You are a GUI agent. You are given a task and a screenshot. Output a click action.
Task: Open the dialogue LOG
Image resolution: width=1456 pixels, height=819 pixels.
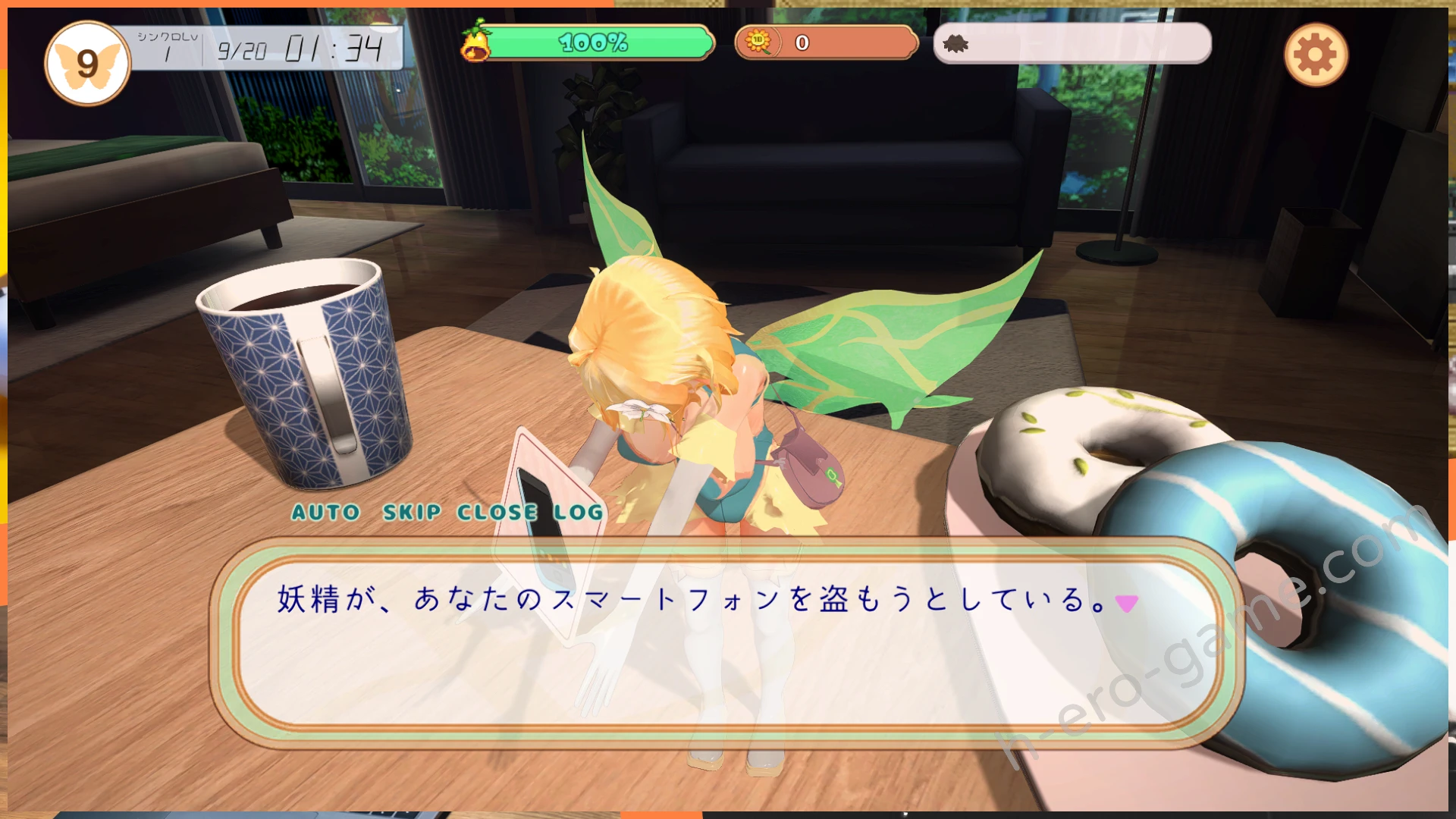pos(578,513)
